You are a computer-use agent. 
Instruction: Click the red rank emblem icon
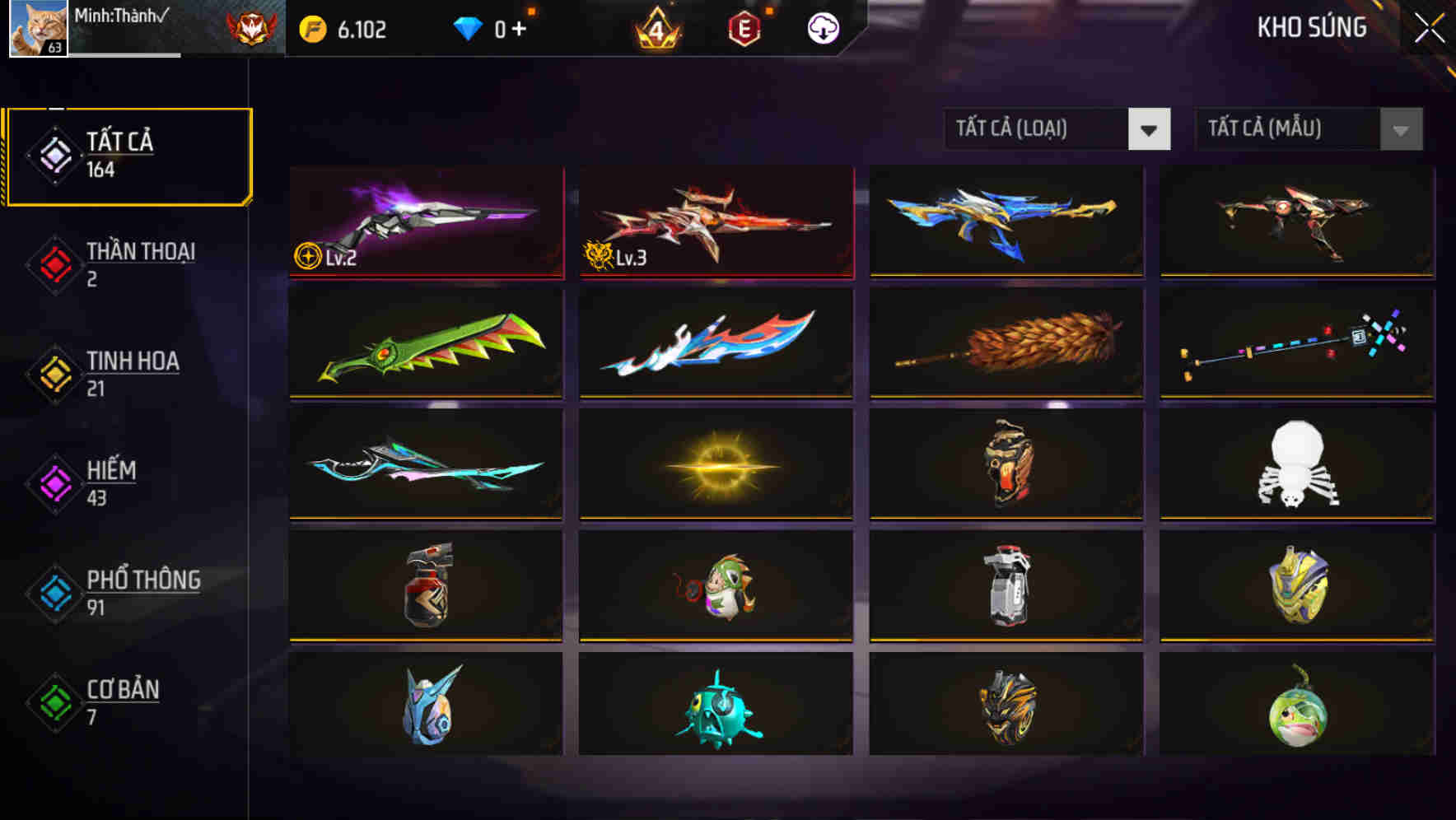[251, 27]
